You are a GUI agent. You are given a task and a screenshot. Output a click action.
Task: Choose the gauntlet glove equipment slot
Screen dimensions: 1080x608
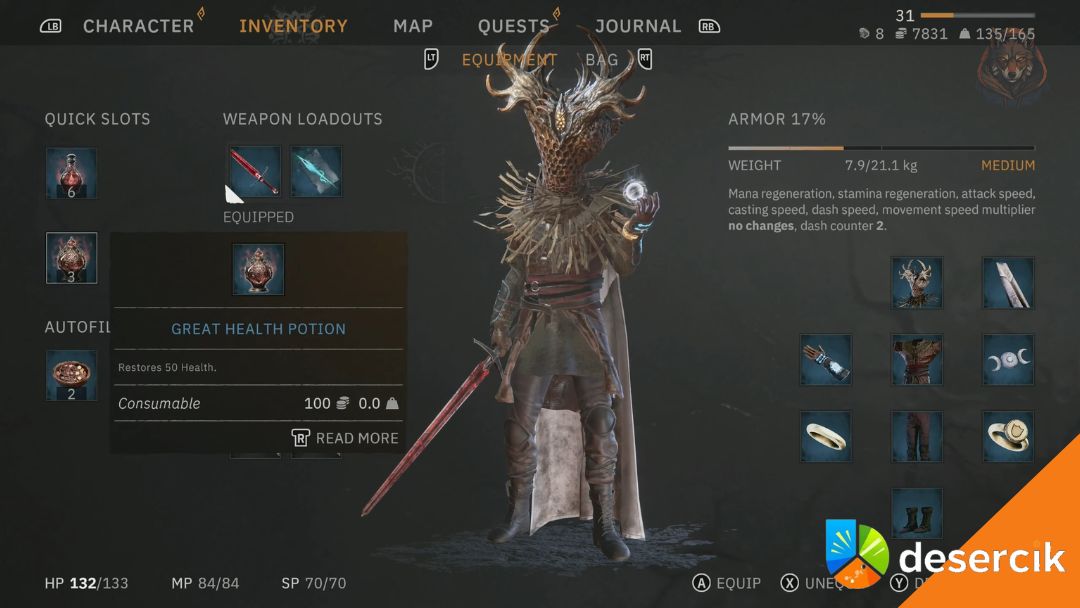826,360
